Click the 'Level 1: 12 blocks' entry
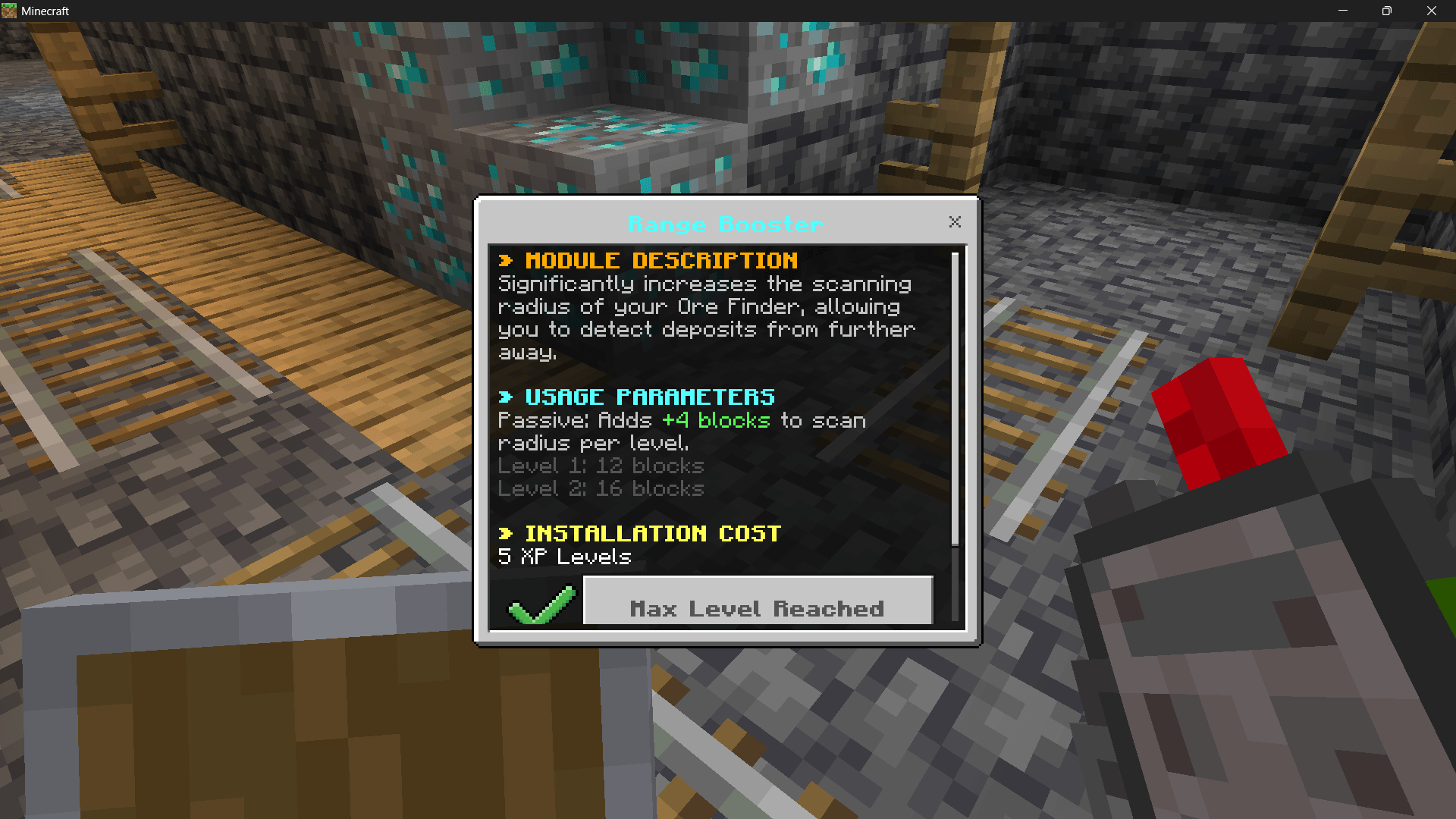 pyautogui.click(x=600, y=466)
